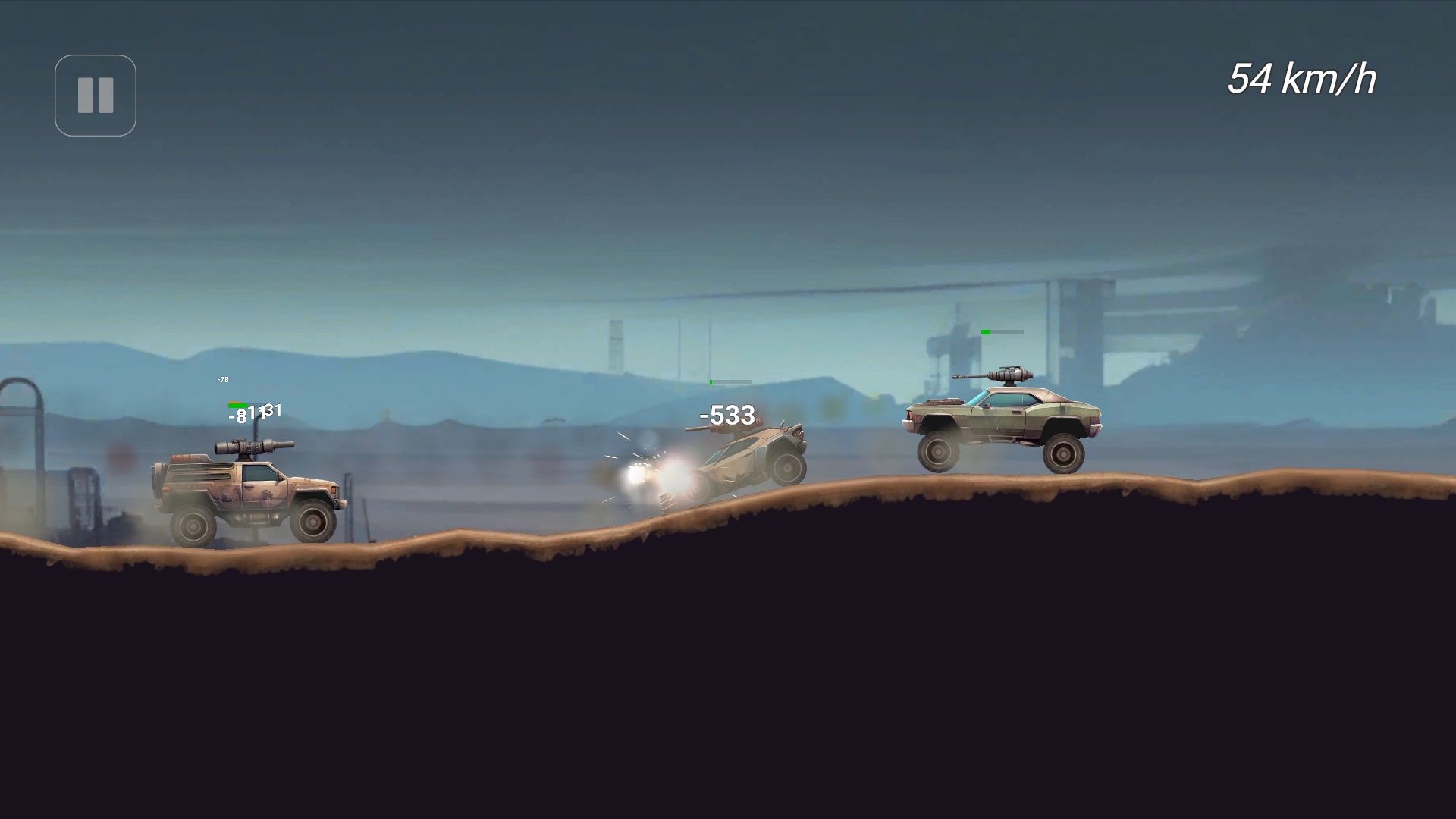Click the -533 damage number
The width and height of the screenshot is (1456, 819).
(x=726, y=413)
